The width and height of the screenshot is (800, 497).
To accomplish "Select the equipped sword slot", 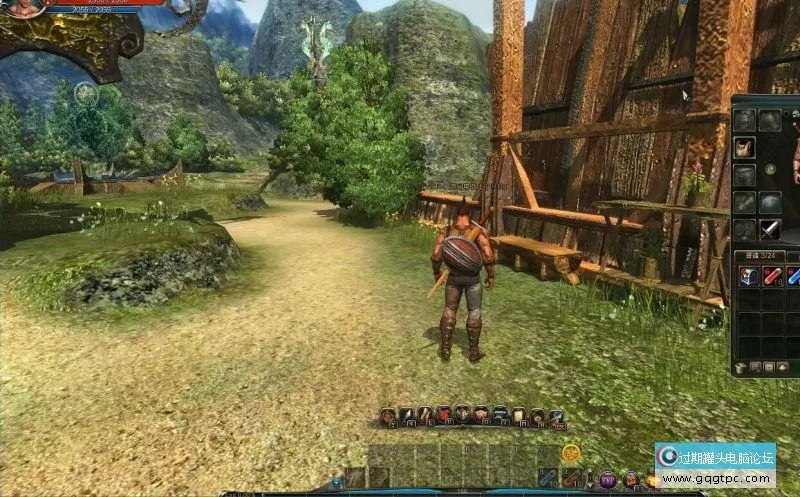I will point(771,230).
